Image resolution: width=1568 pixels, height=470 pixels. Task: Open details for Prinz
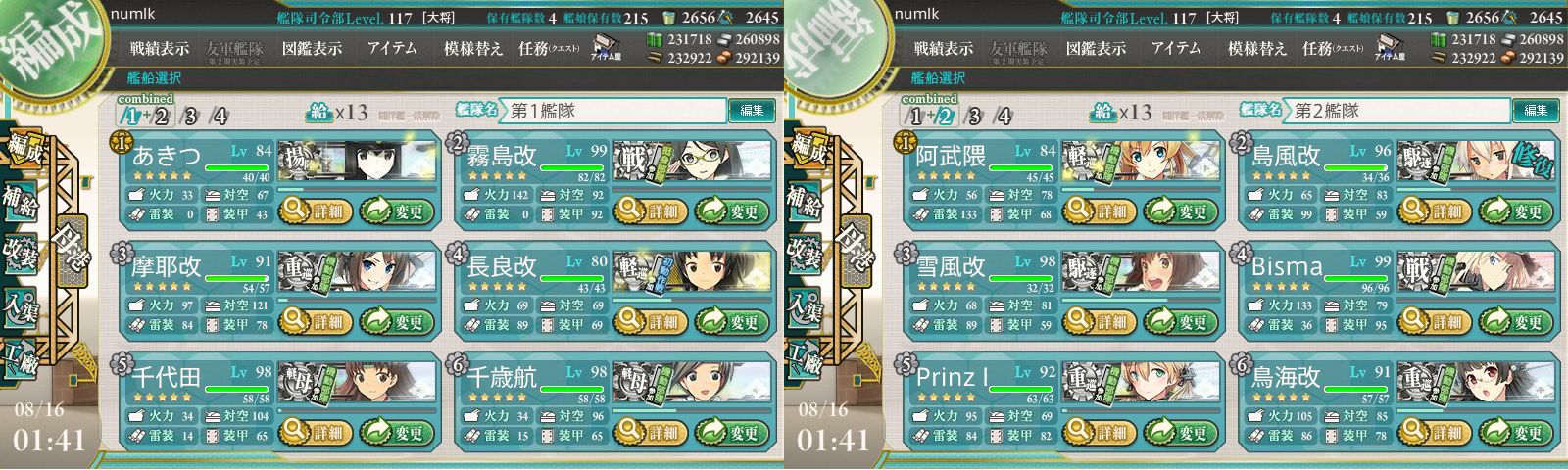click(1100, 432)
